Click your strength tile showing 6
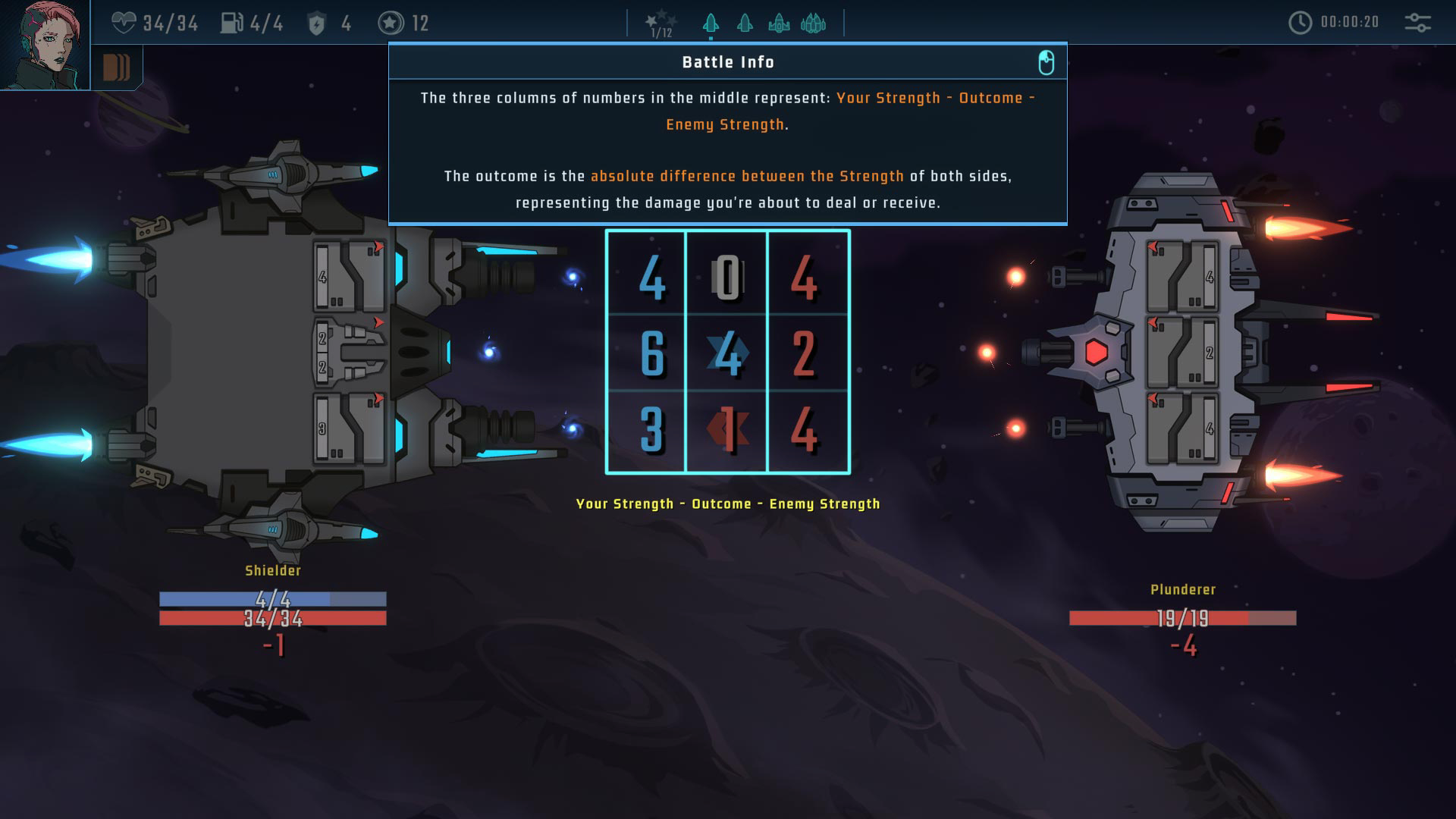The width and height of the screenshot is (1456, 819). coord(651,353)
